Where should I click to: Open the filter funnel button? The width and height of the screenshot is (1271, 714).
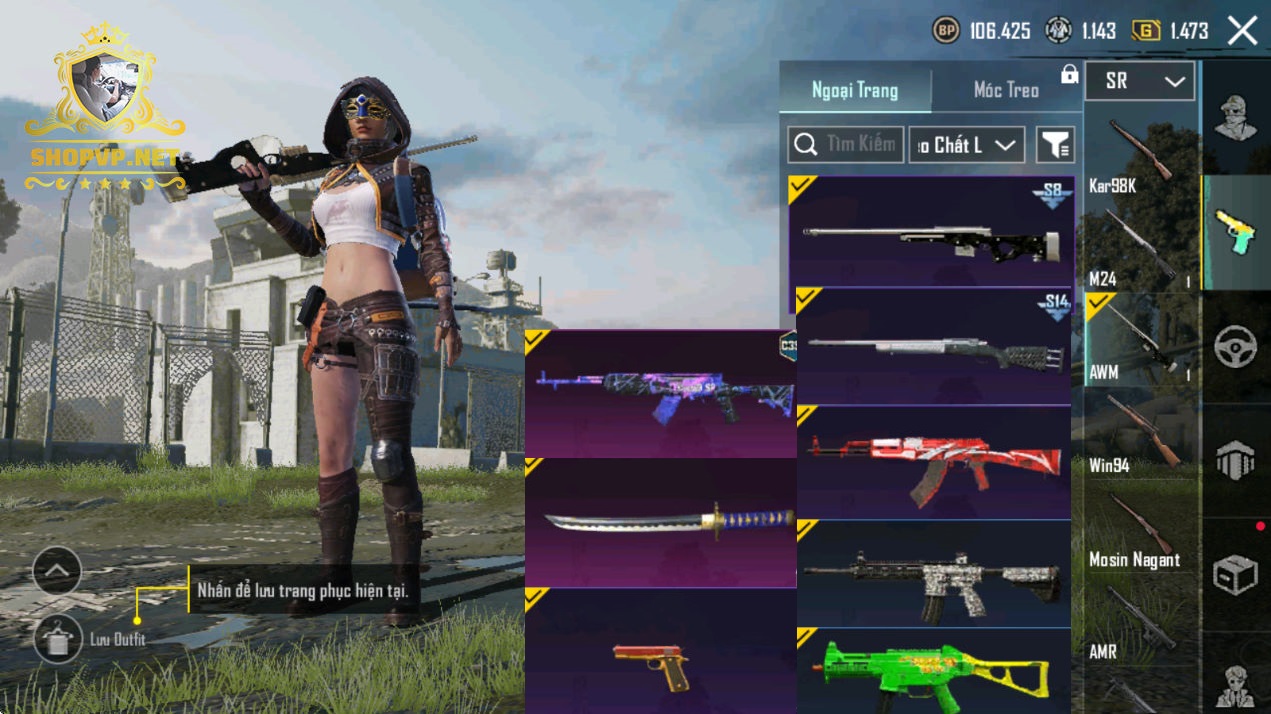(1055, 145)
